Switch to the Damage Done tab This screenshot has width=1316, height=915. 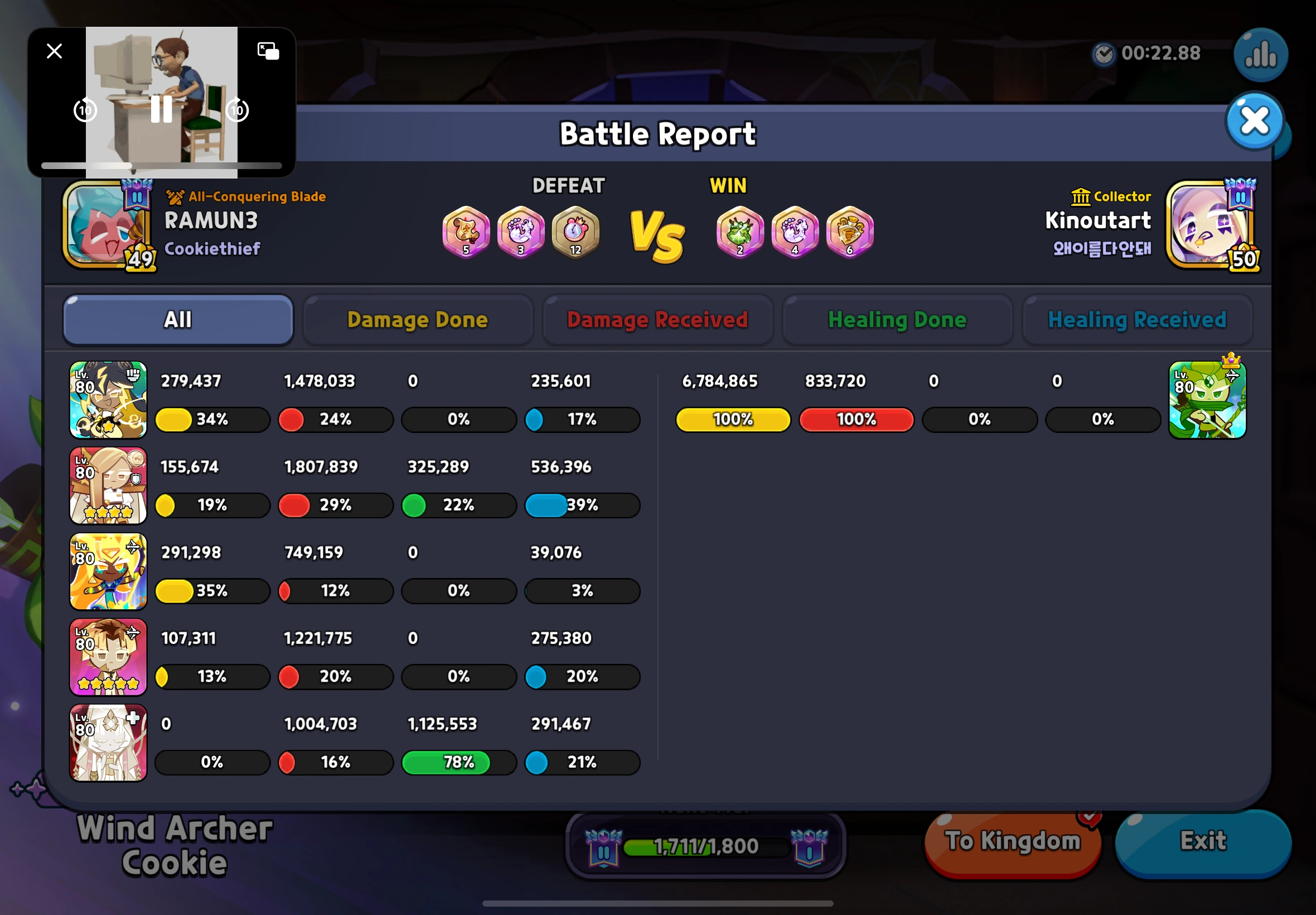coord(418,320)
